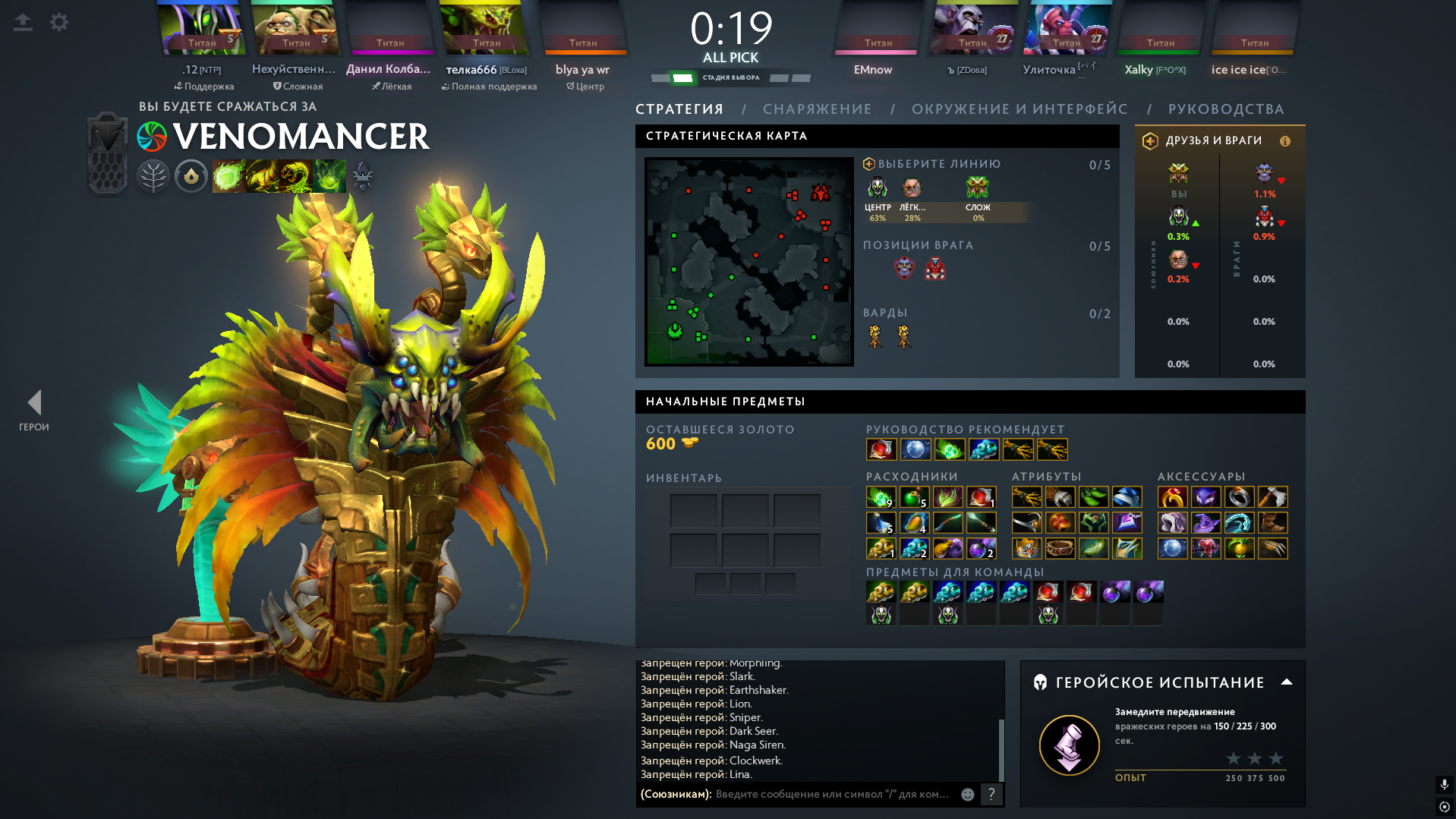The image size is (1456, 819).
Task: Collapse the Геройское испытание panel
Action: pos(1287,682)
